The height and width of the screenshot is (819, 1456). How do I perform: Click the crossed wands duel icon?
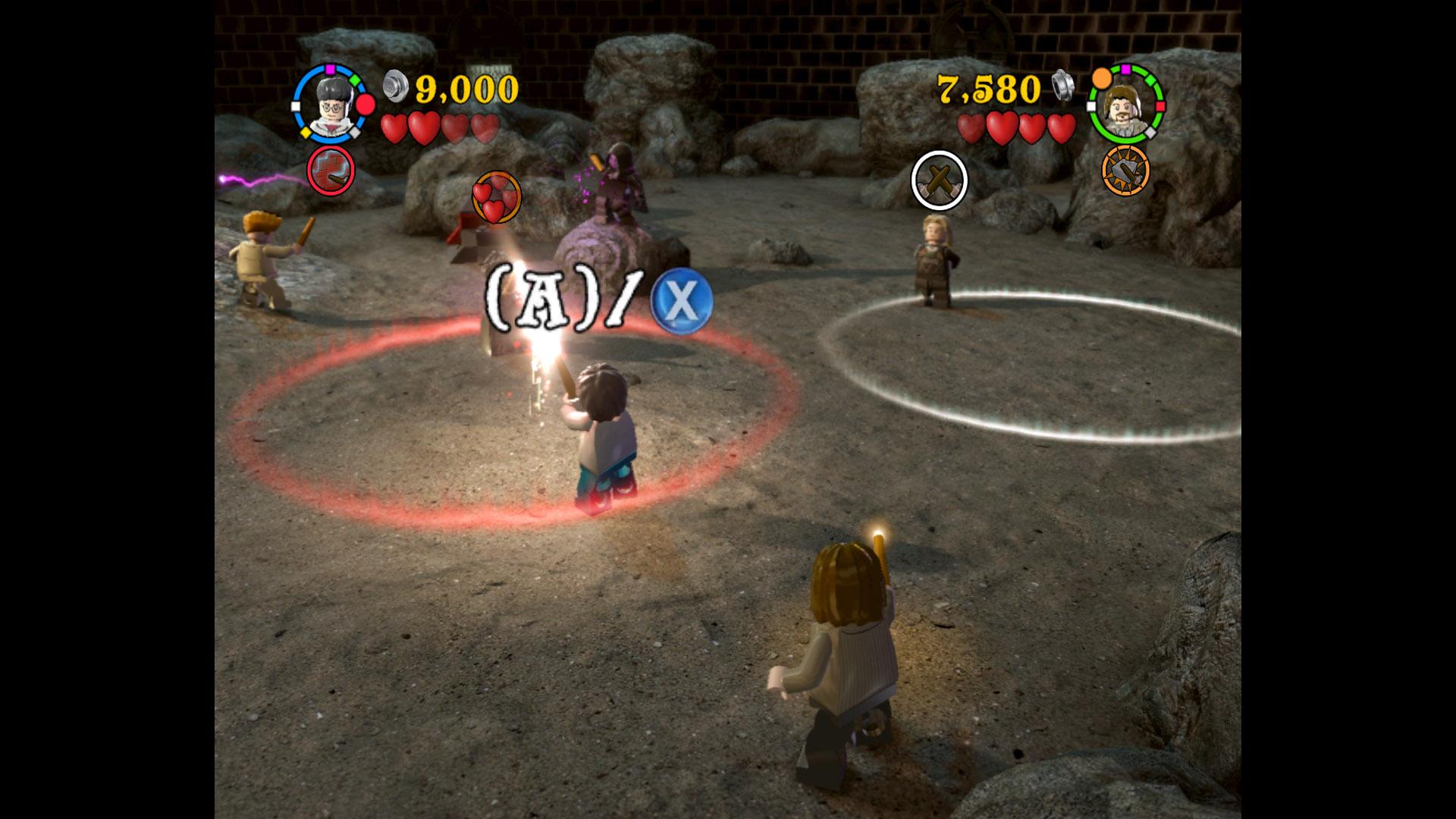pos(939,180)
